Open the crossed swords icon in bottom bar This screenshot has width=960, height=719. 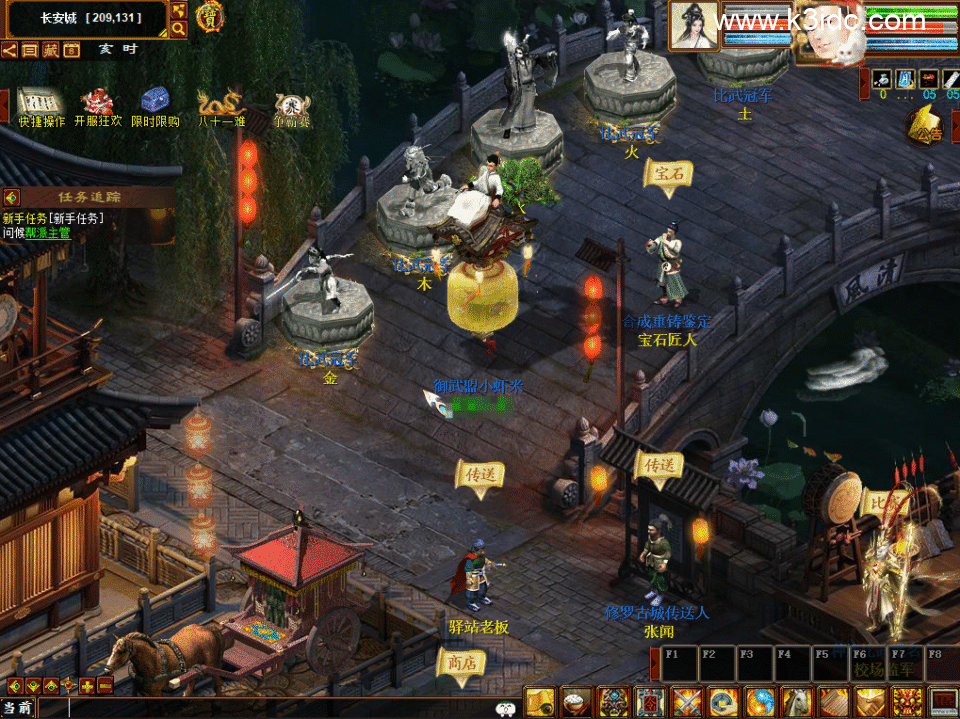coord(688,701)
